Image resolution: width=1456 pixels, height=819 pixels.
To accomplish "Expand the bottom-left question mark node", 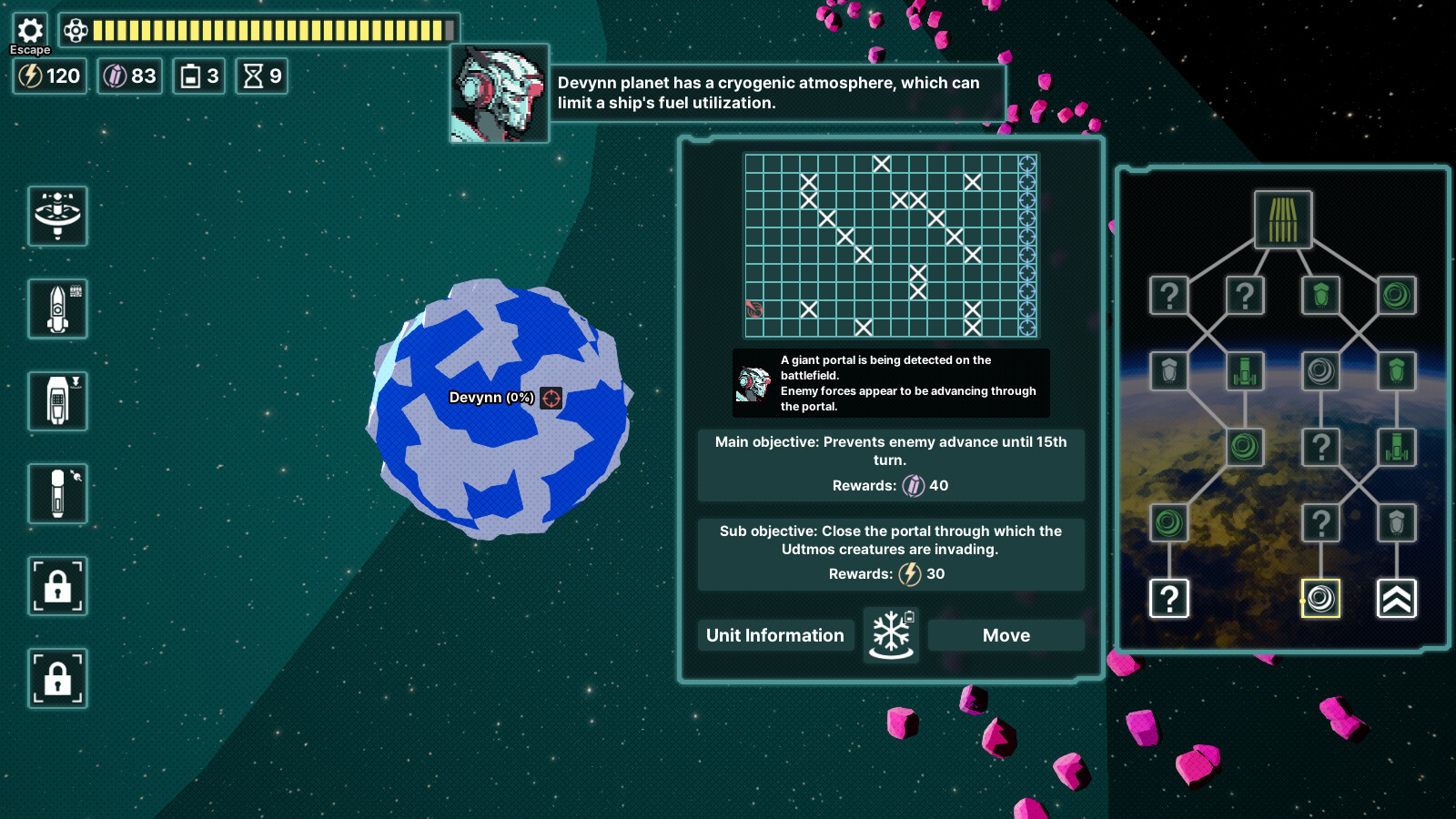I will coord(1168,599).
